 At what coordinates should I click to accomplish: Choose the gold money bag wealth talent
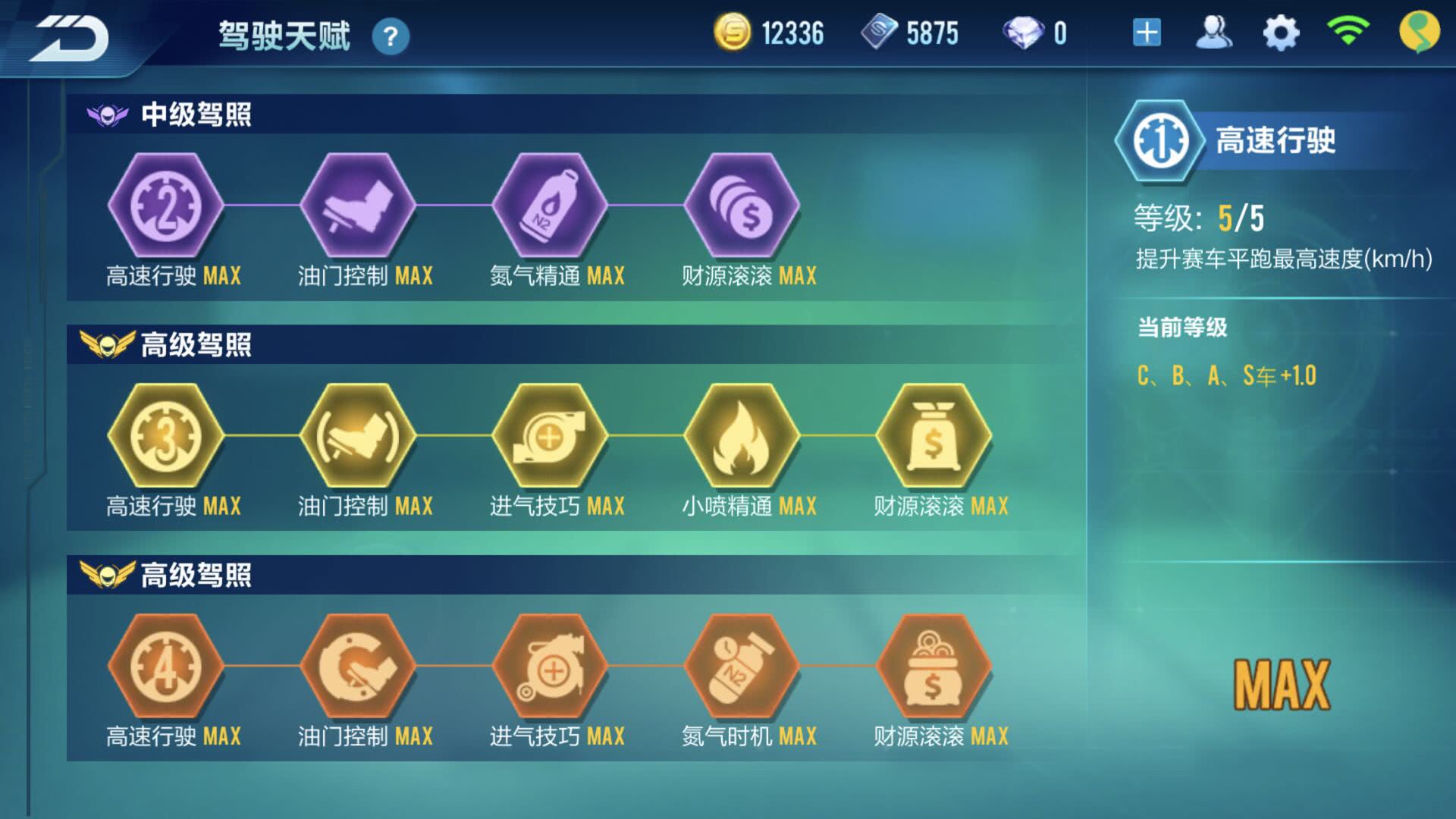click(x=933, y=436)
